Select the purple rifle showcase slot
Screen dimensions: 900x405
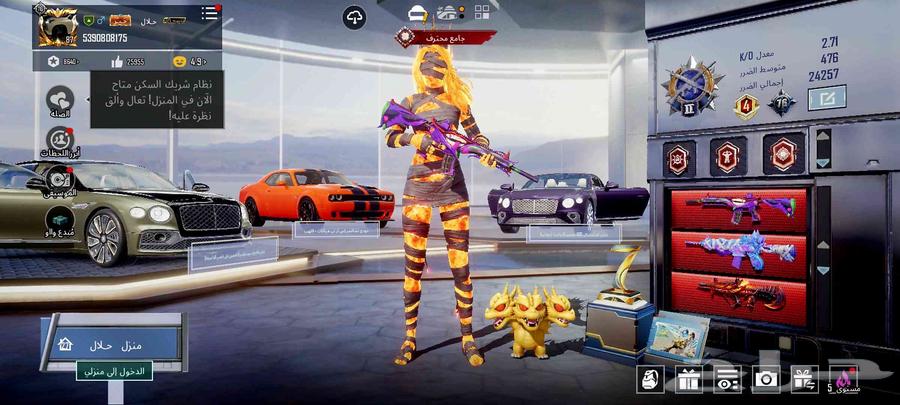pyautogui.click(x=739, y=209)
